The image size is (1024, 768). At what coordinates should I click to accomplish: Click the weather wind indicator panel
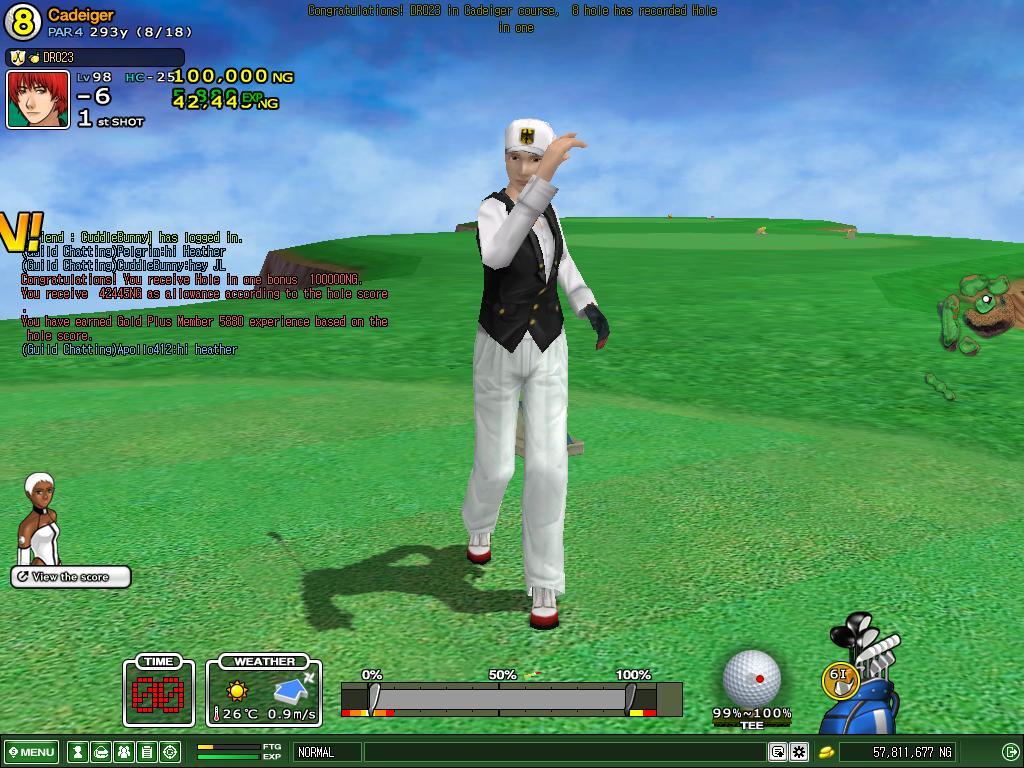[264, 691]
